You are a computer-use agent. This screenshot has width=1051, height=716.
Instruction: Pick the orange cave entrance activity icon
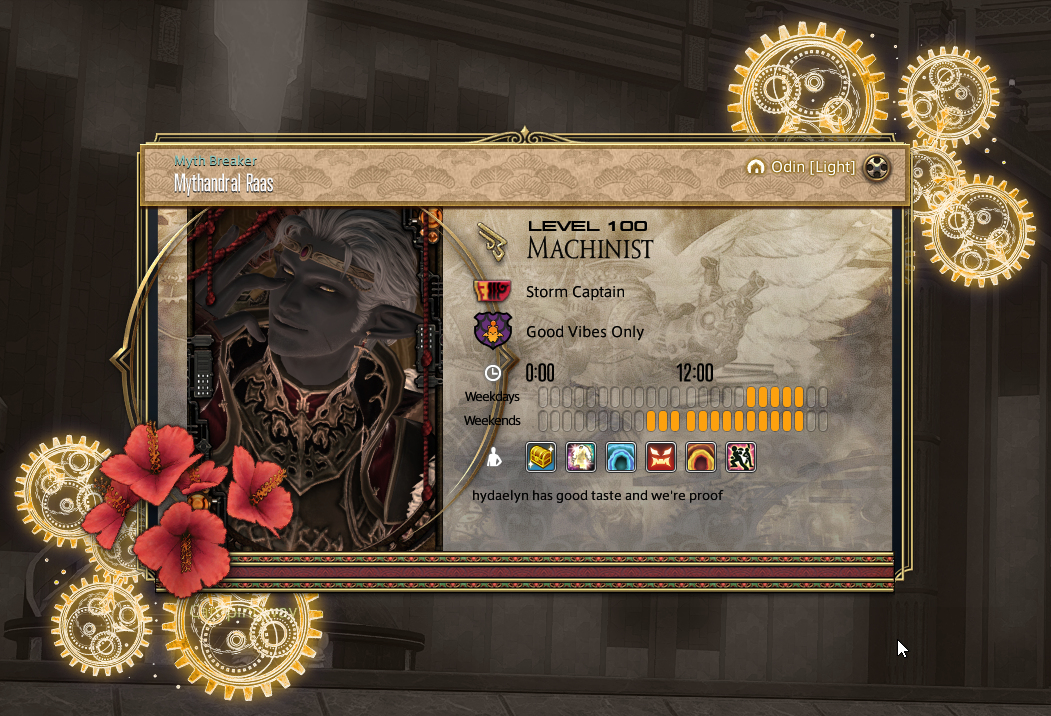click(701, 457)
